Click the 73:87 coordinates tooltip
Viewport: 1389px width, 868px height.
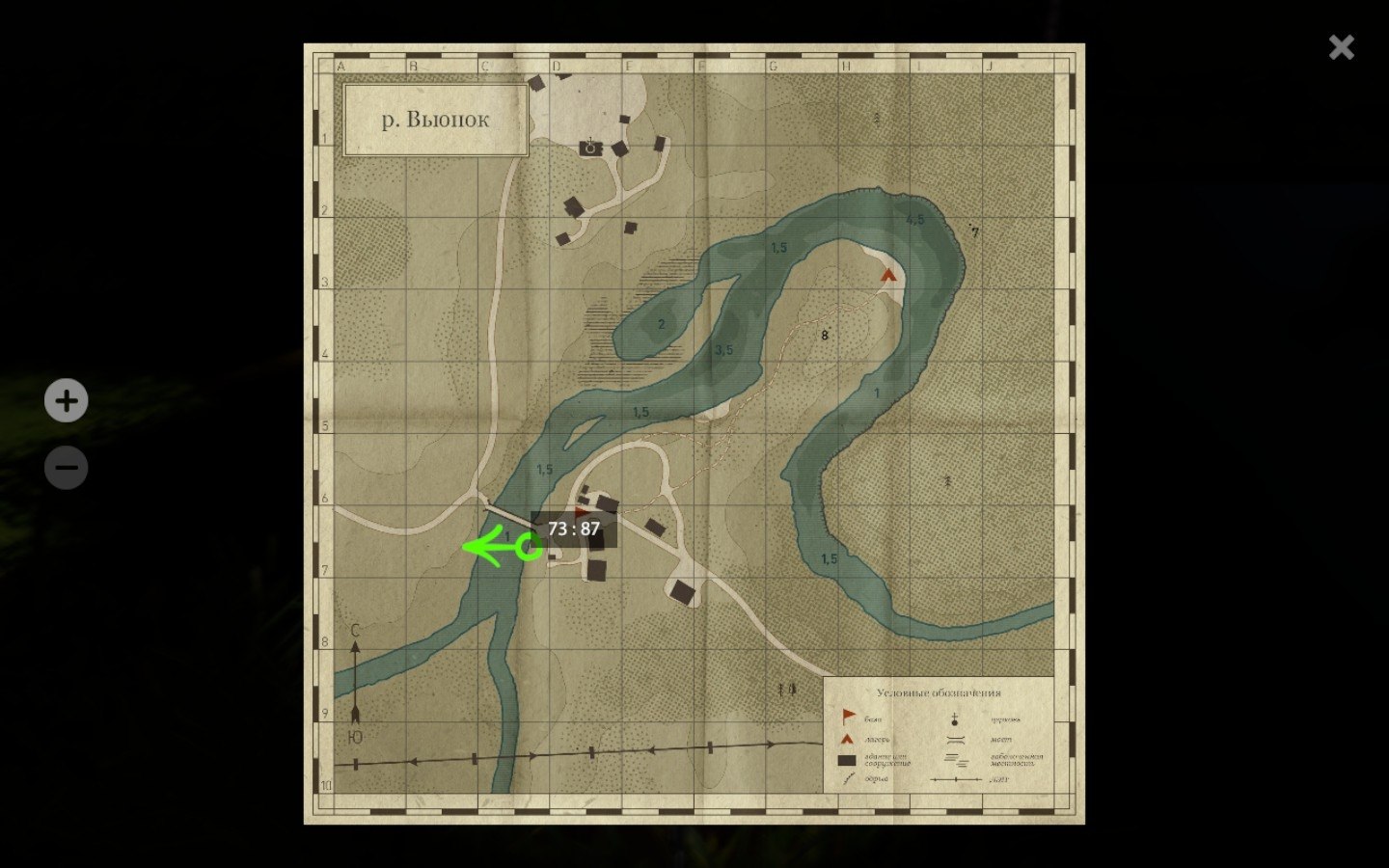pos(574,528)
